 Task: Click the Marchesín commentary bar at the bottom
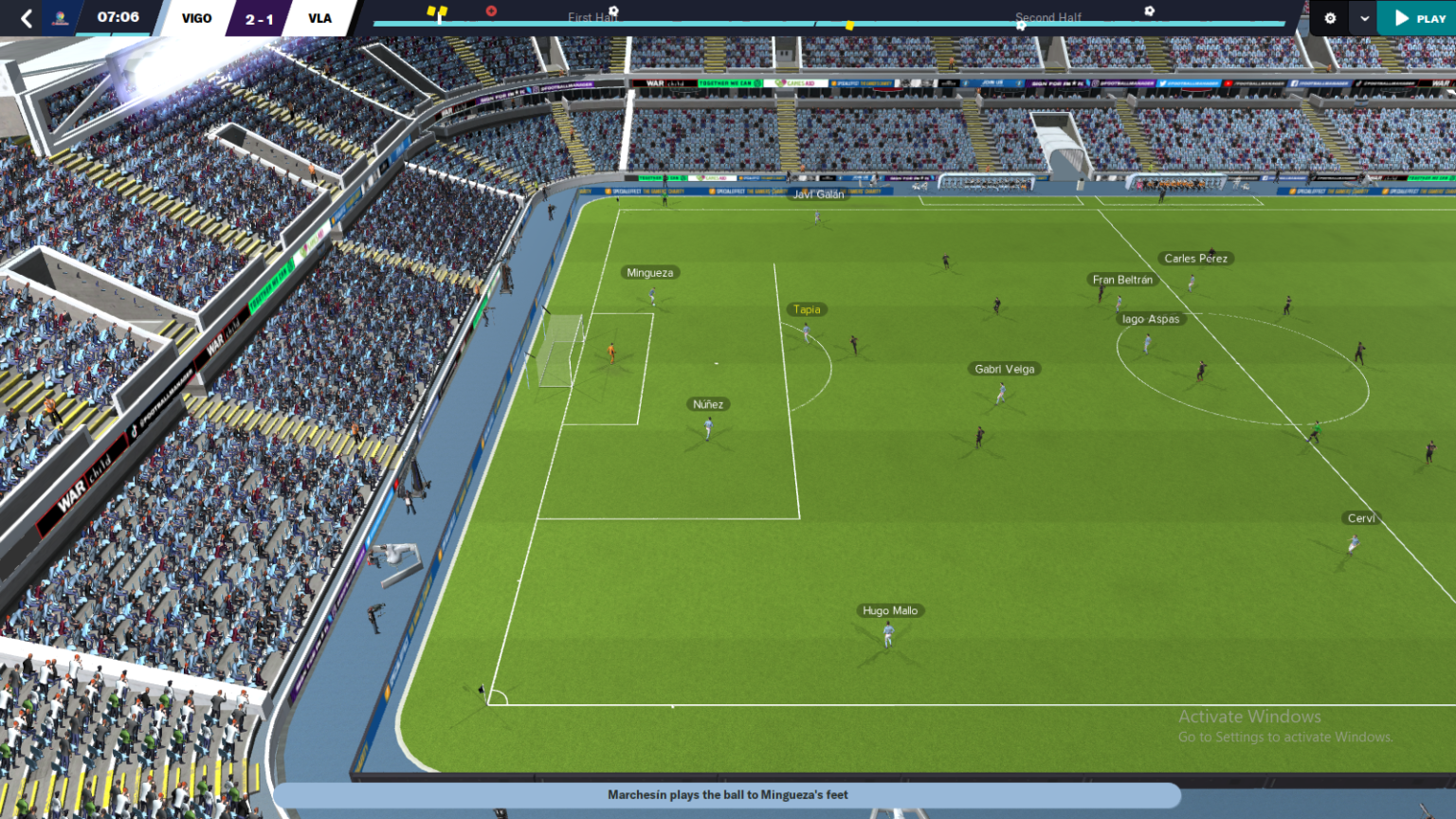728,794
